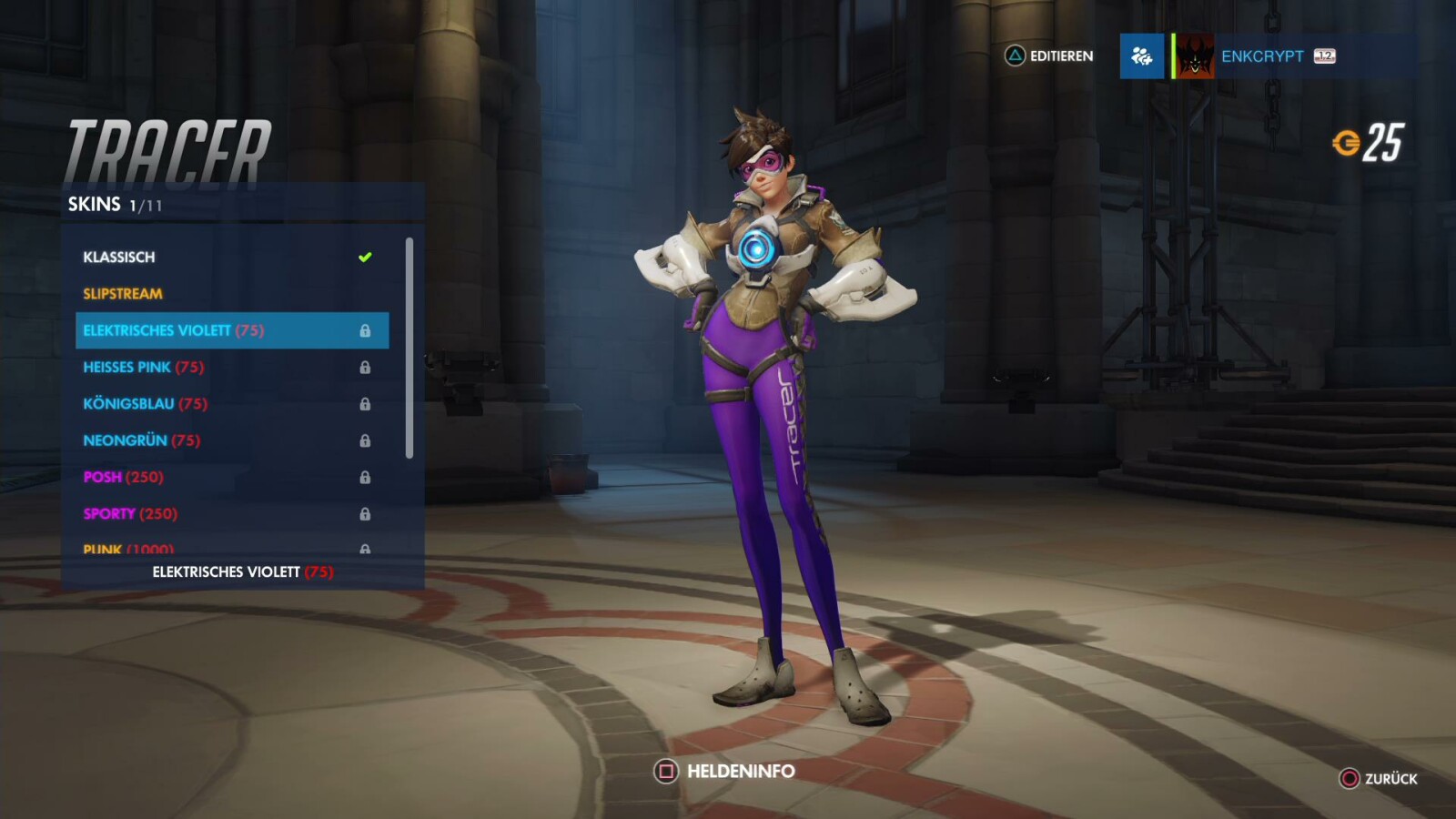Click the ENKCRYPT player name
The width and height of the screenshot is (1456, 819).
tap(1265, 56)
